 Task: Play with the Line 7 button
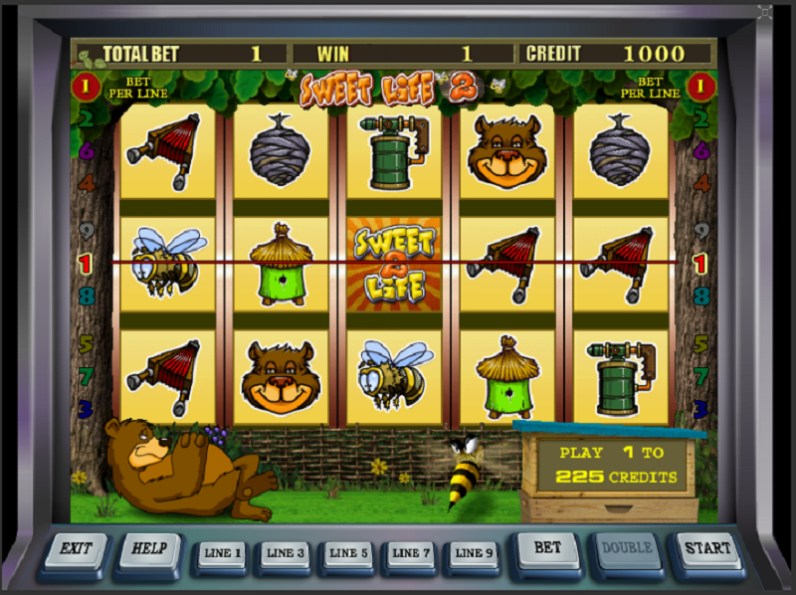click(410, 553)
